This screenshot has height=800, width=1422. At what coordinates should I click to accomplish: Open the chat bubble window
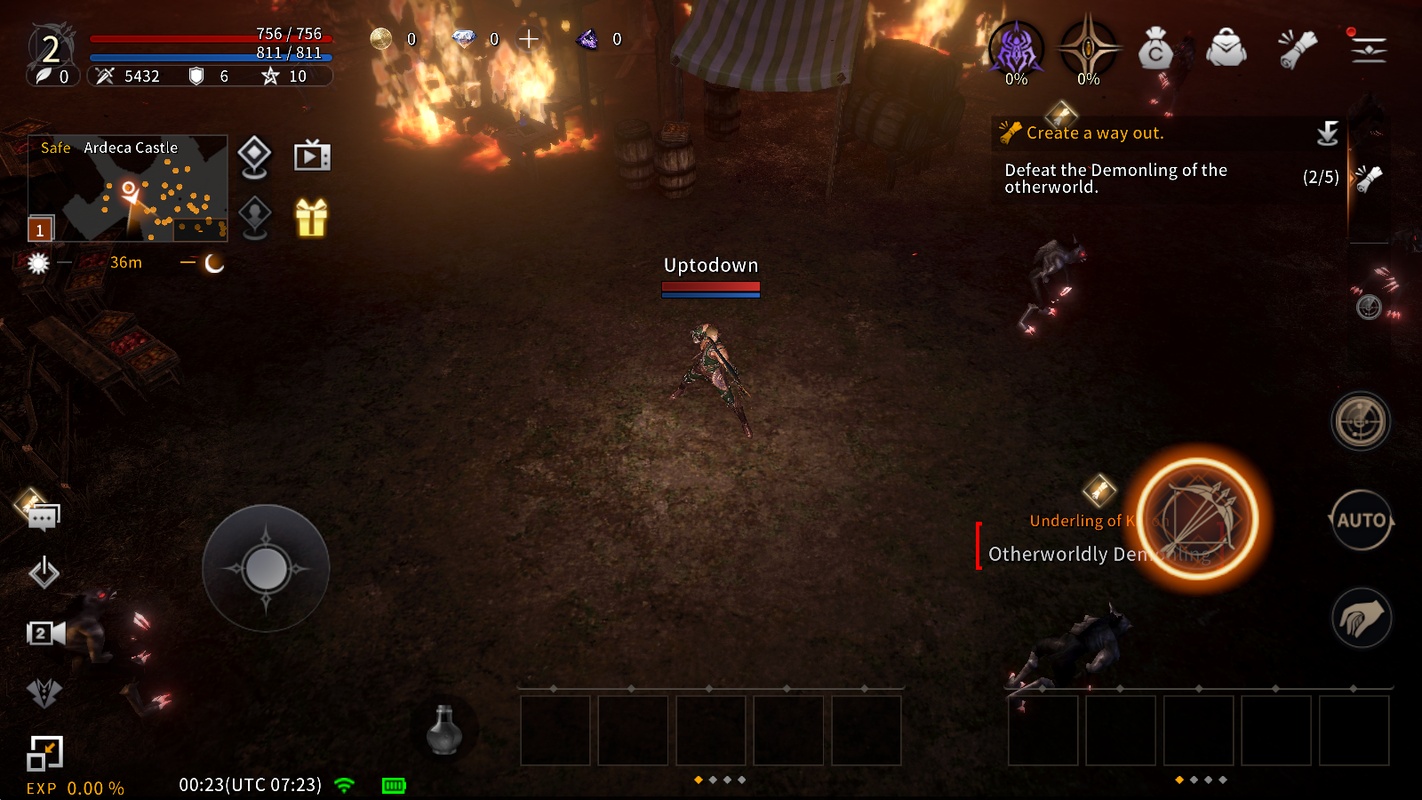pyautogui.click(x=43, y=516)
